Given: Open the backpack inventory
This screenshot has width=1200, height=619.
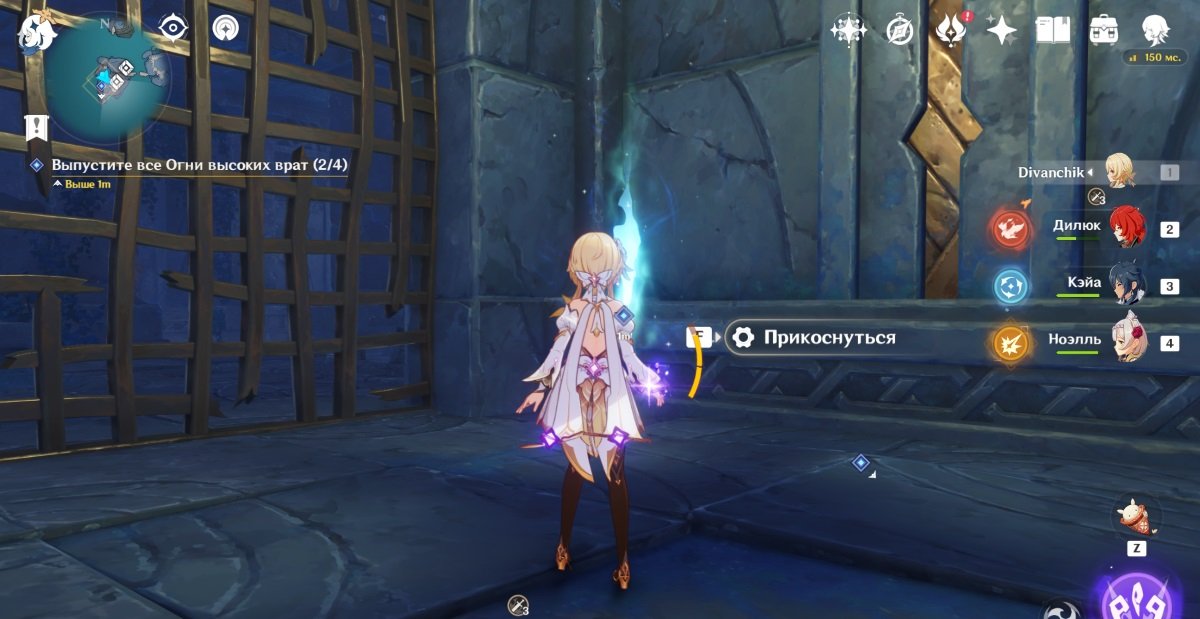Looking at the screenshot, I should [x=1104, y=30].
